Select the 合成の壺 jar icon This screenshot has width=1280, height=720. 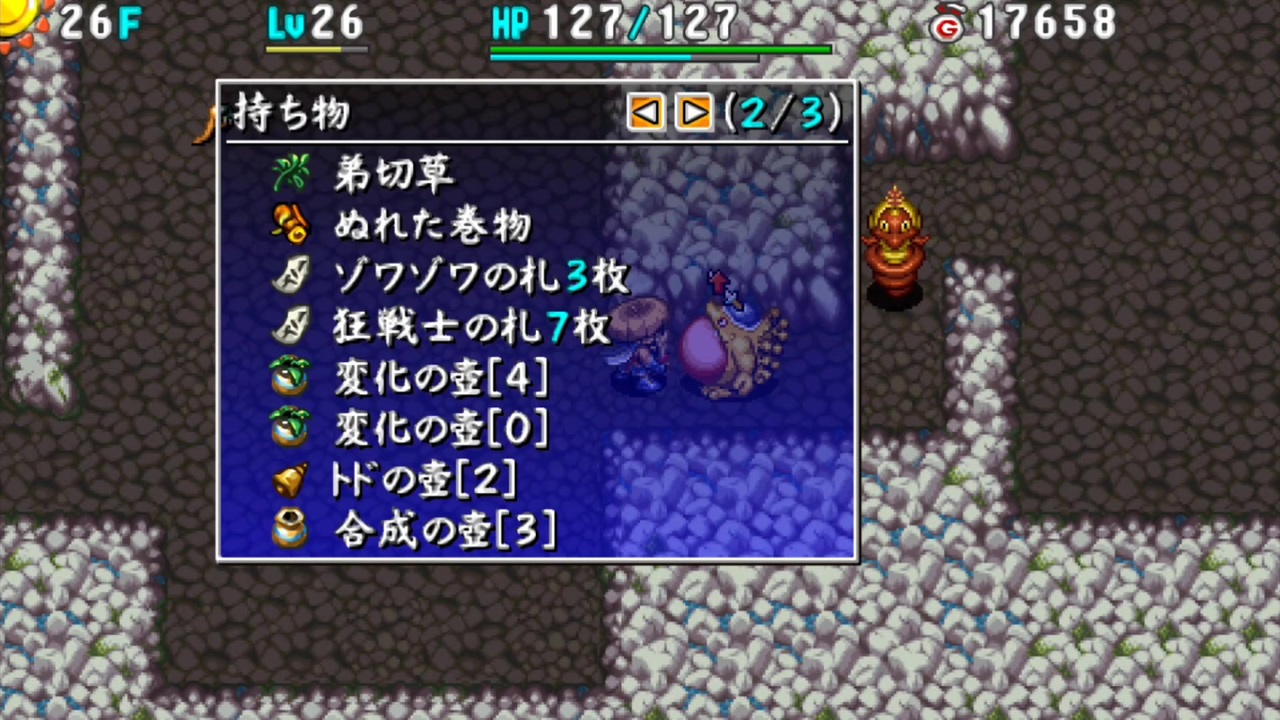[290, 531]
